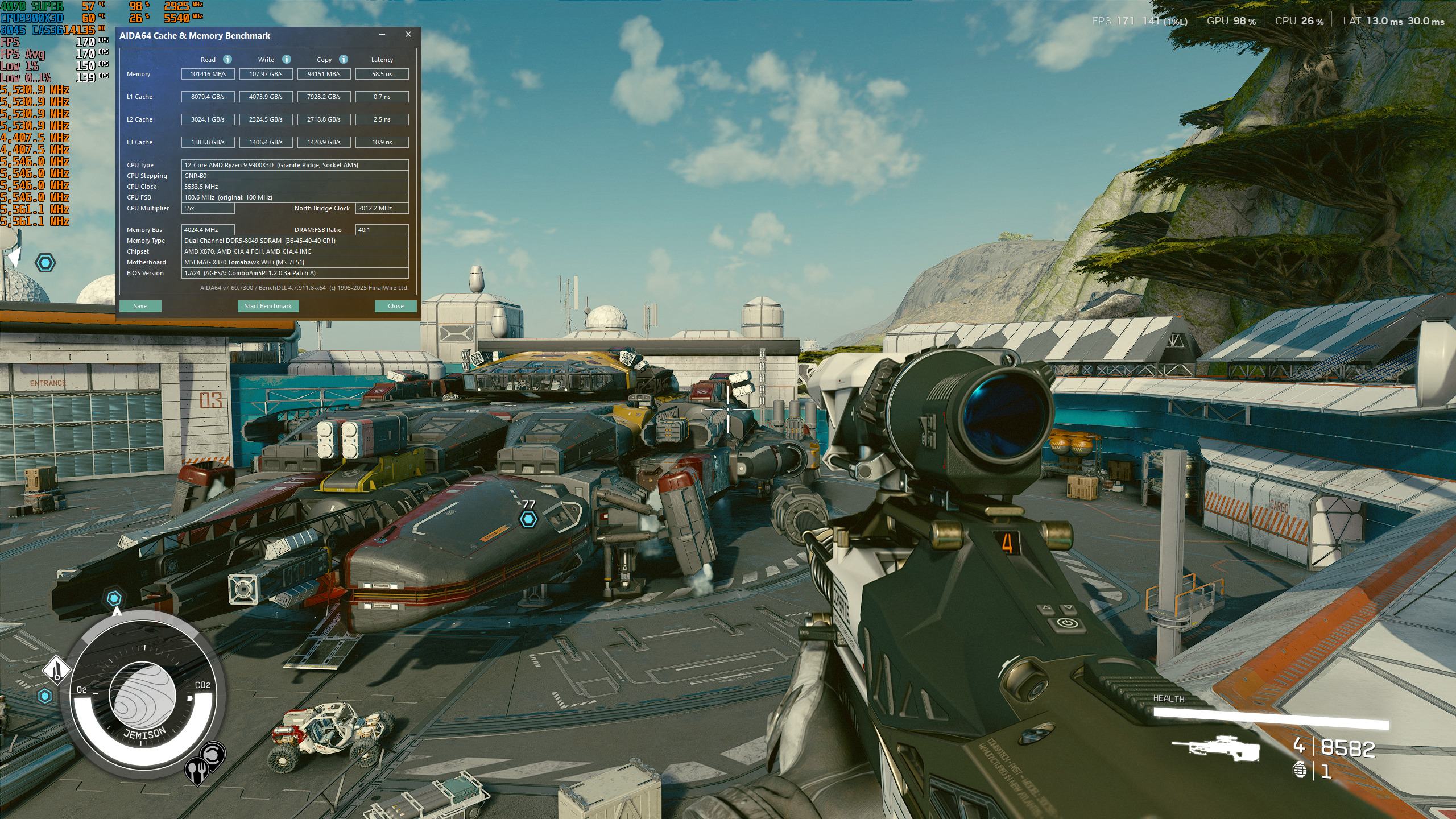The width and height of the screenshot is (1456, 819).
Task: Minimize the AIDA64 benchmark window
Action: click(x=382, y=35)
